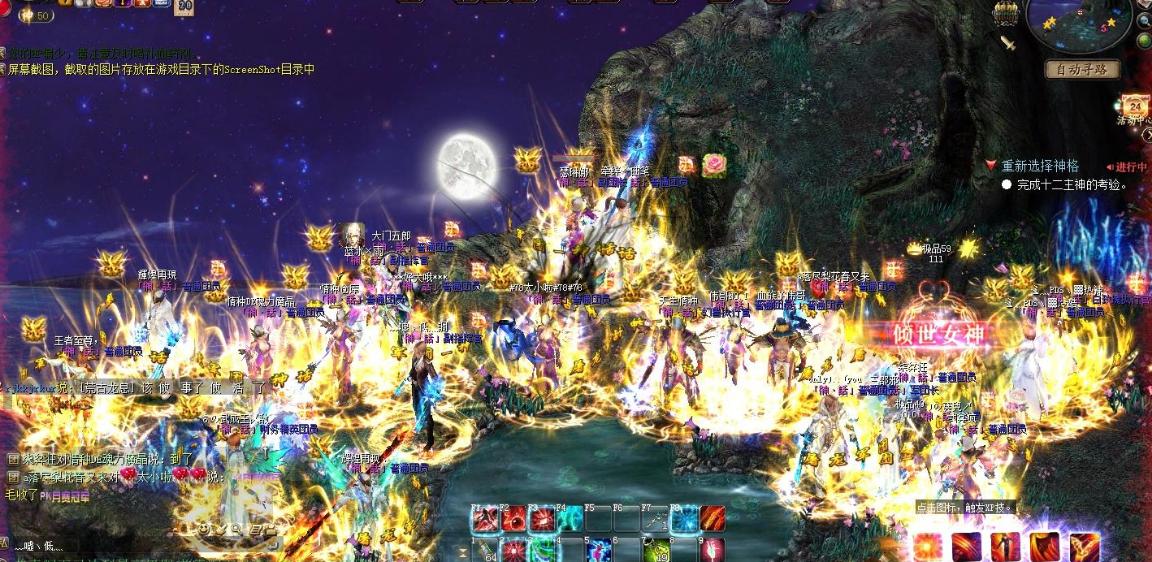Trigger the F8 blue frost skill
The image size is (1152, 562).
coord(684,520)
